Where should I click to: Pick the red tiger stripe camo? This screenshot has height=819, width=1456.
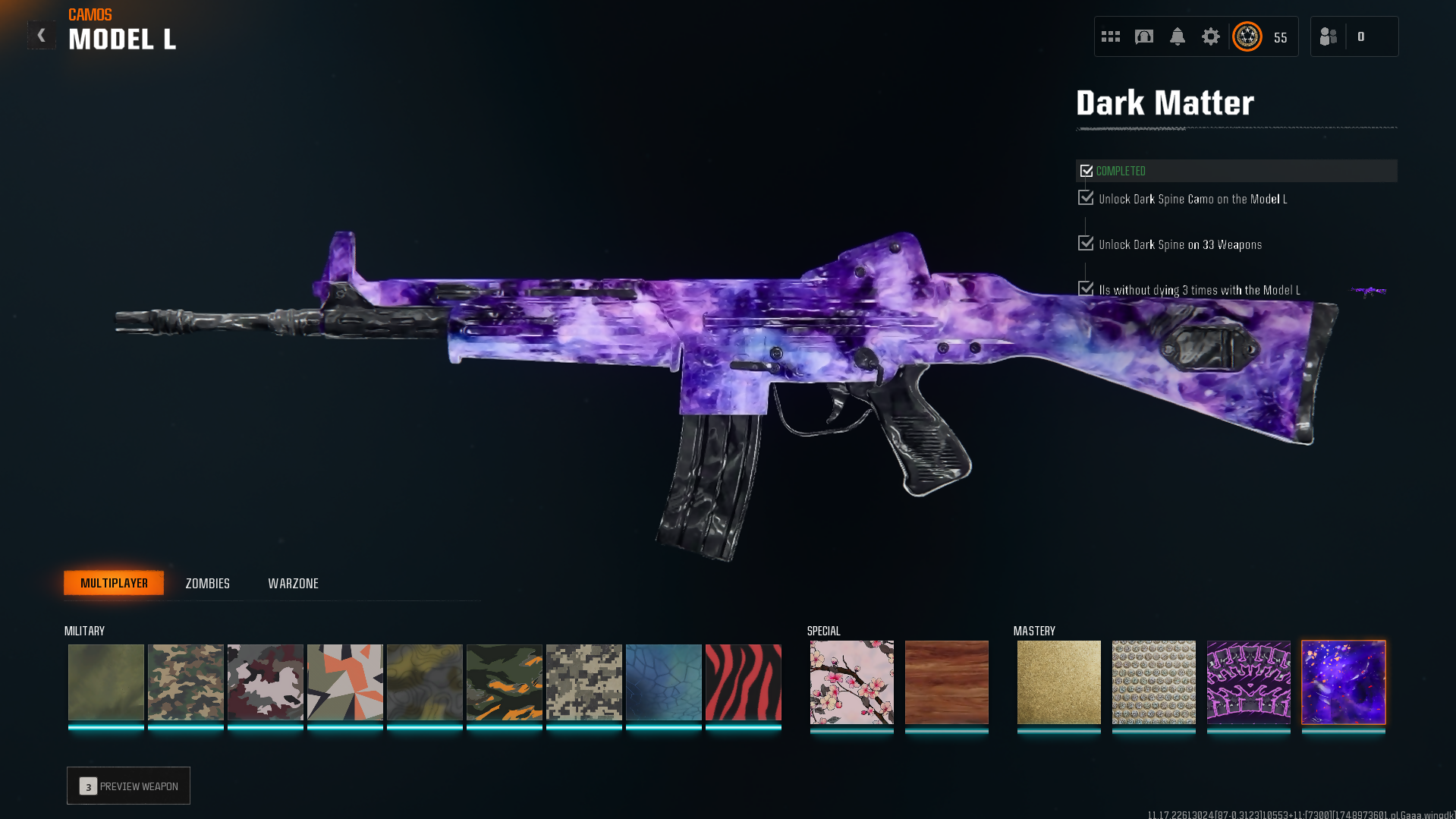point(743,682)
